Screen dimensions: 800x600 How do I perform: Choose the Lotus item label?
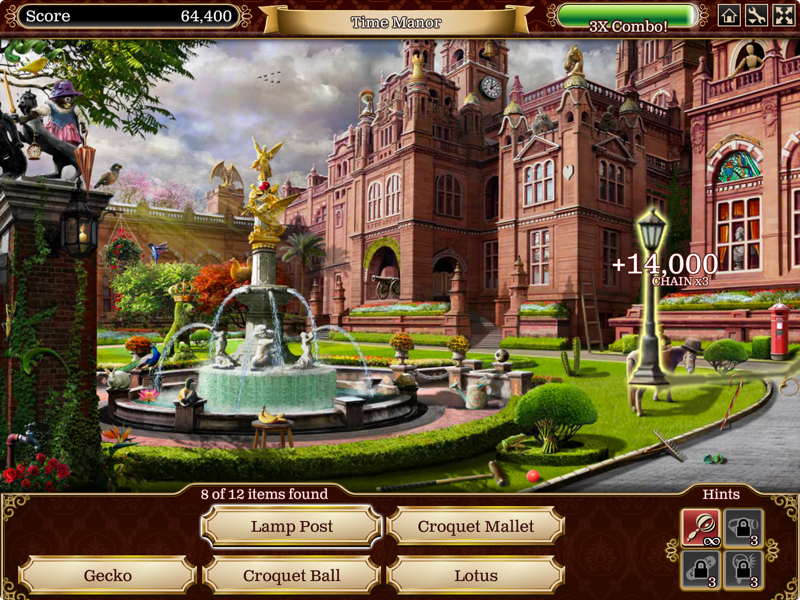pos(476,575)
